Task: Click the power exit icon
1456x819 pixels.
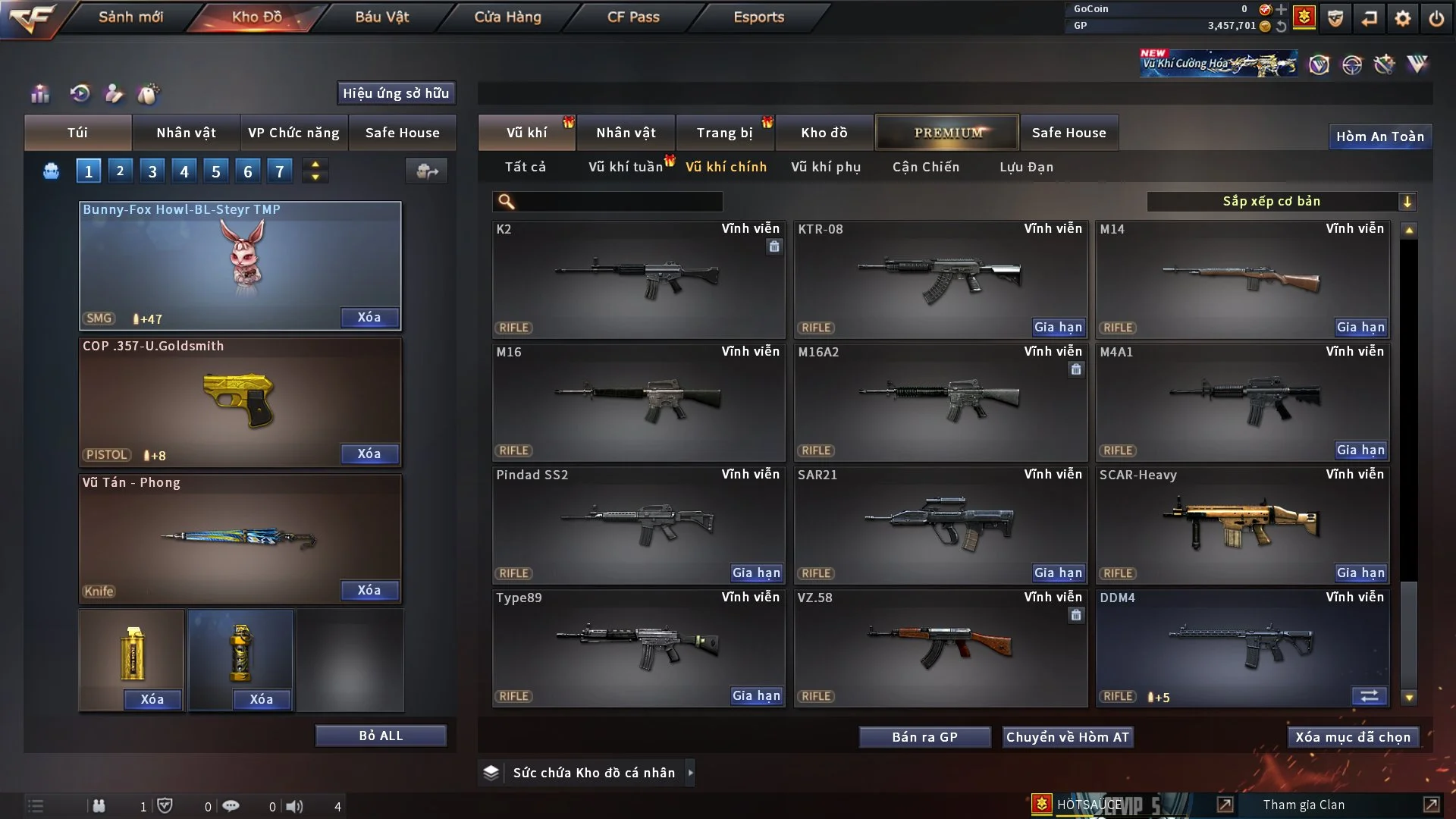Action: tap(1436, 18)
